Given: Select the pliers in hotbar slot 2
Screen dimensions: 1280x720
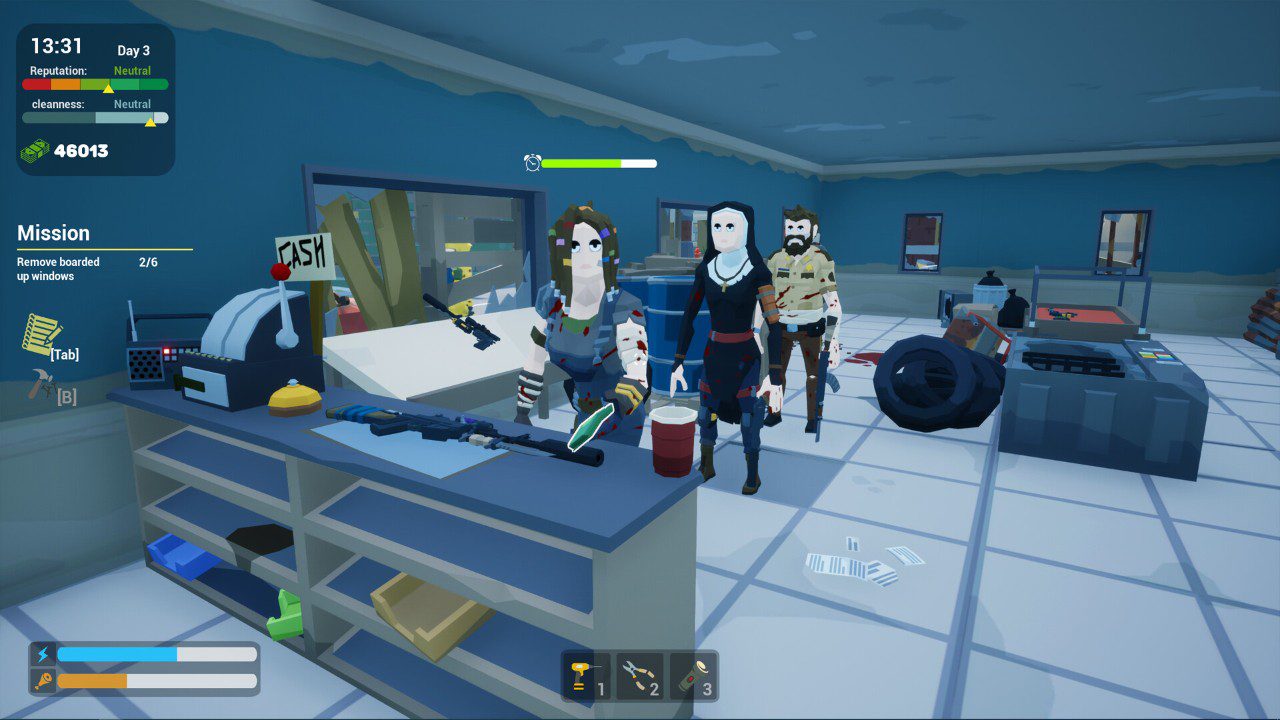Looking at the screenshot, I should pyautogui.click(x=639, y=675).
